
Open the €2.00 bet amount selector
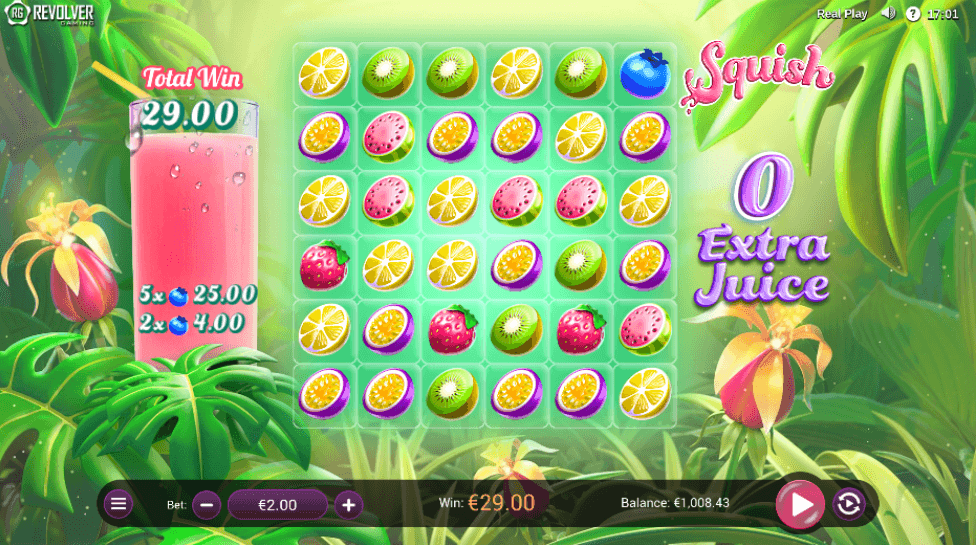tap(277, 505)
